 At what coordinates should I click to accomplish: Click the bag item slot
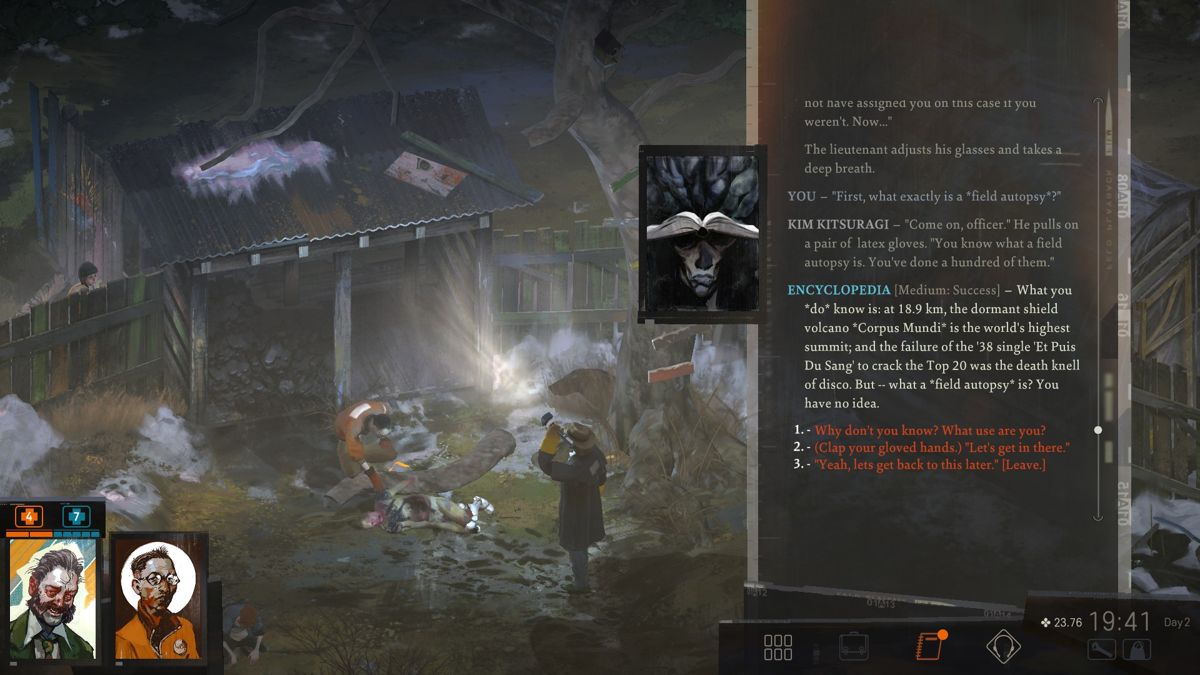(1137, 649)
